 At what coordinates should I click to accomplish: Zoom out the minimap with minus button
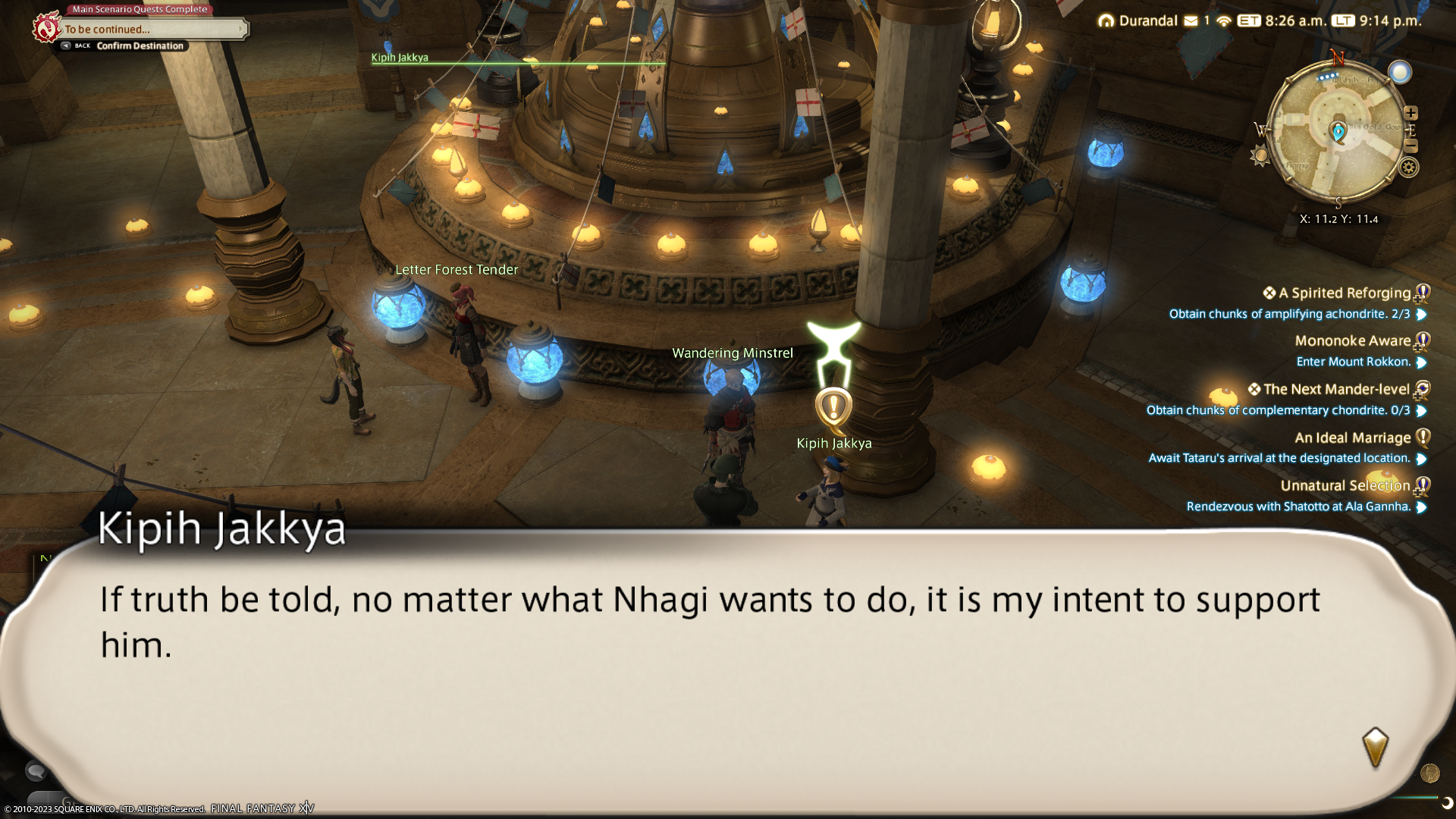tap(1411, 146)
